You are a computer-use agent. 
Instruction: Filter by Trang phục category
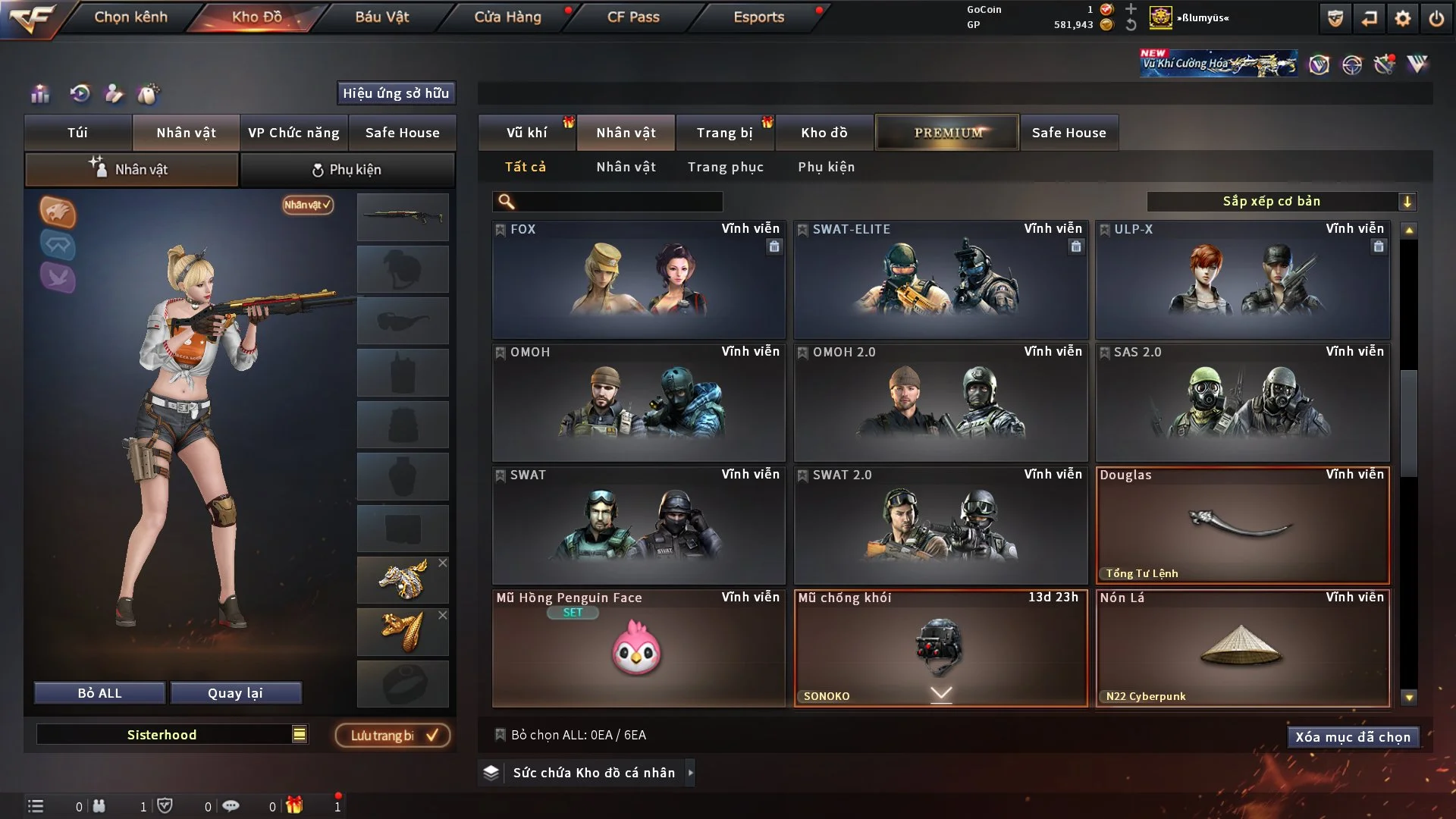point(725,167)
